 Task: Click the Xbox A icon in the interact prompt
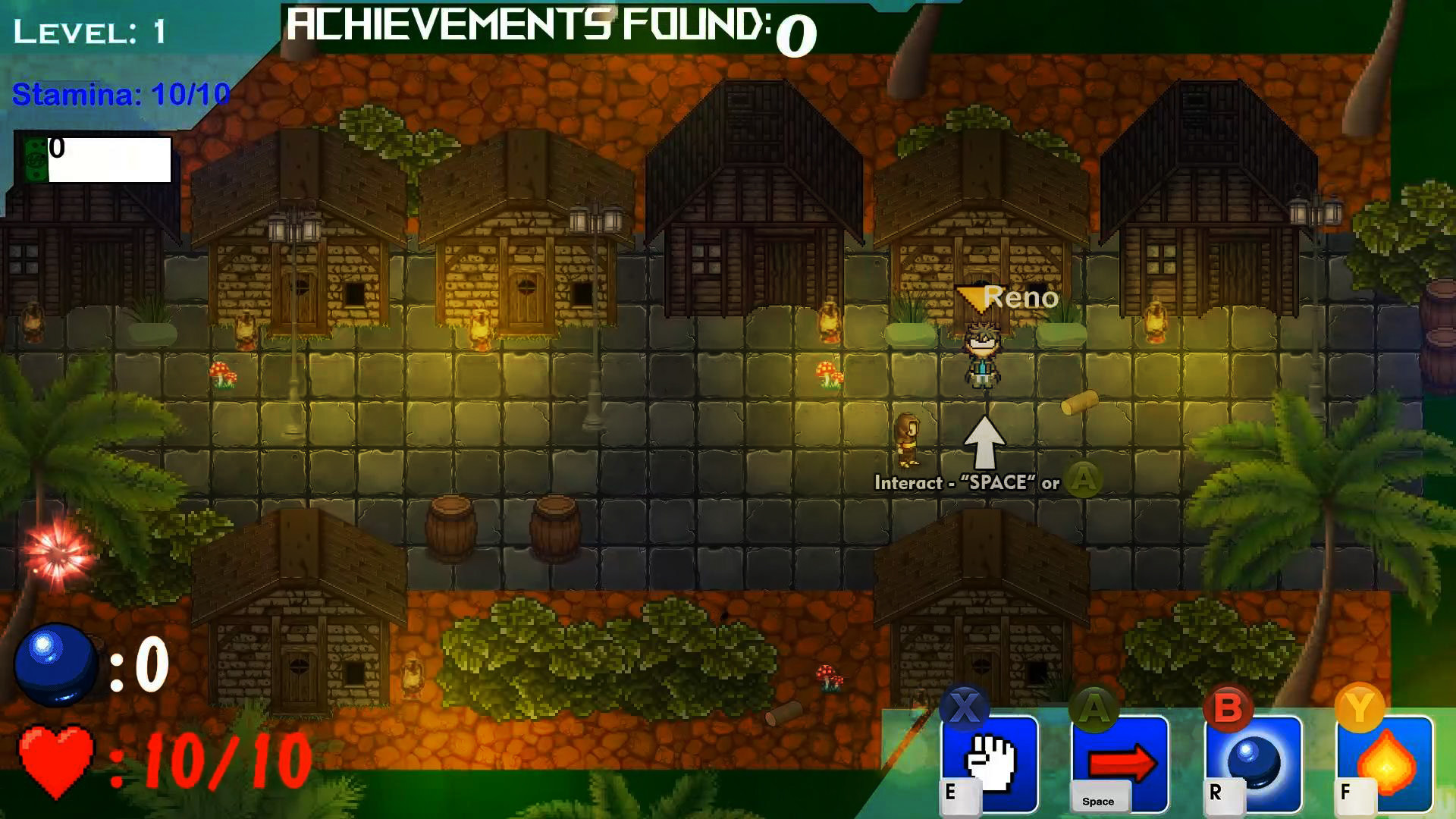coord(1083,479)
